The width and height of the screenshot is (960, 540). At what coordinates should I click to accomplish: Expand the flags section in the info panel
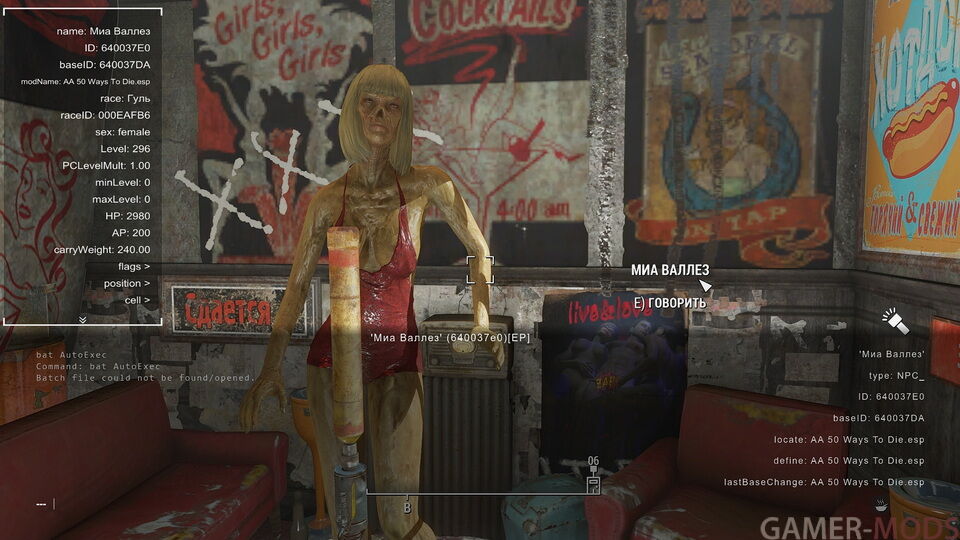[x=133, y=267]
